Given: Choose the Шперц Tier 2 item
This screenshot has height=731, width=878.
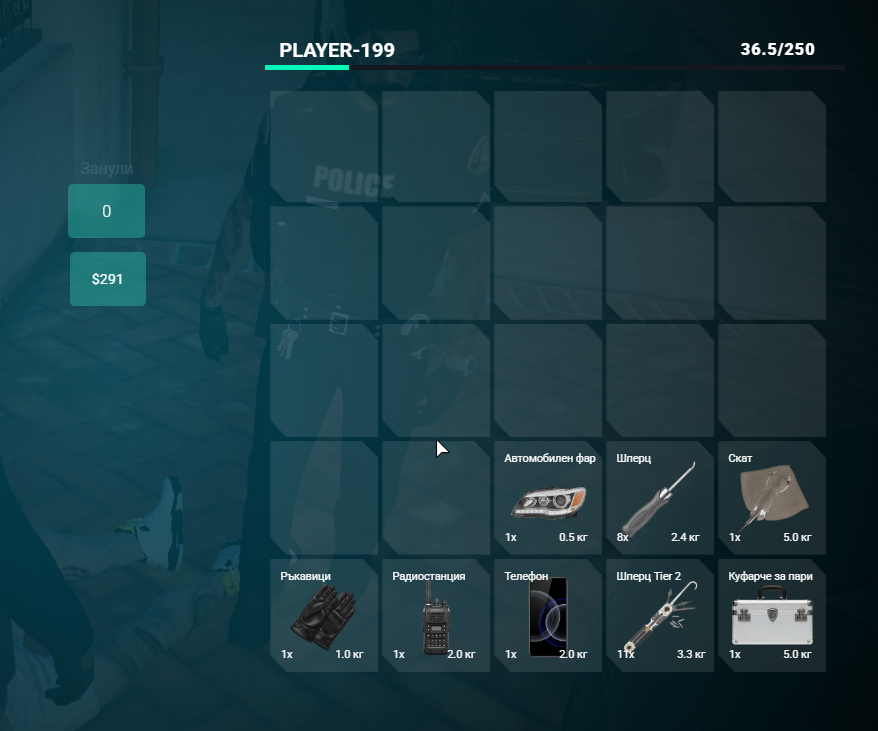Looking at the screenshot, I should pos(660,615).
